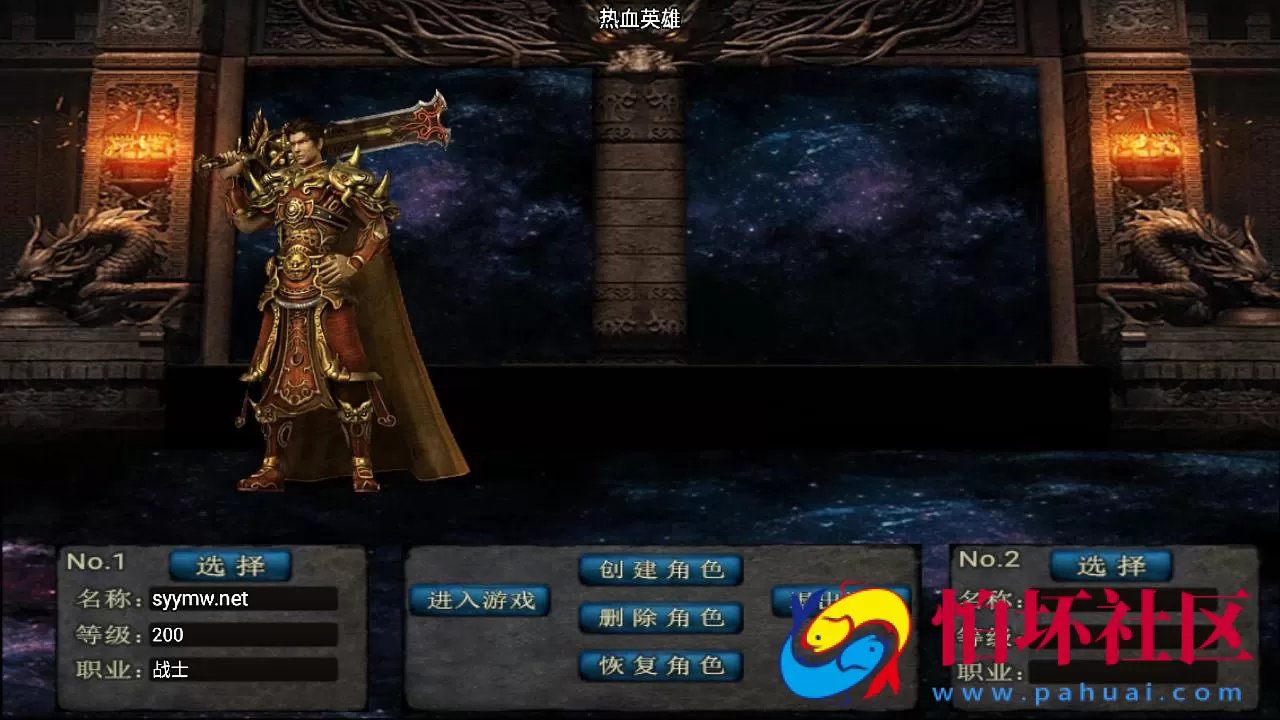Click the 删除角色 (Delete Character) button
The height and width of the screenshot is (720, 1280).
tap(660, 617)
